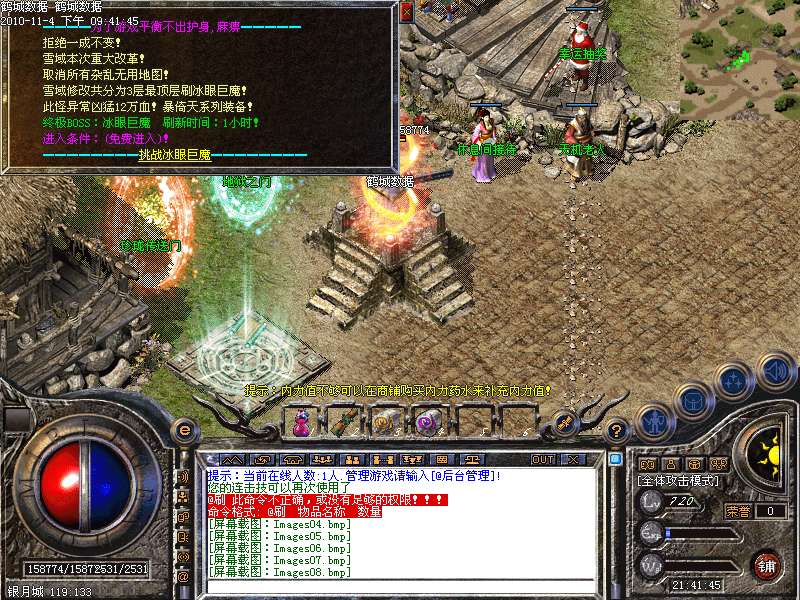Viewport: 800px width, 600px height.
Task: Select the green scroll belt slot
Action: click(343, 424)
